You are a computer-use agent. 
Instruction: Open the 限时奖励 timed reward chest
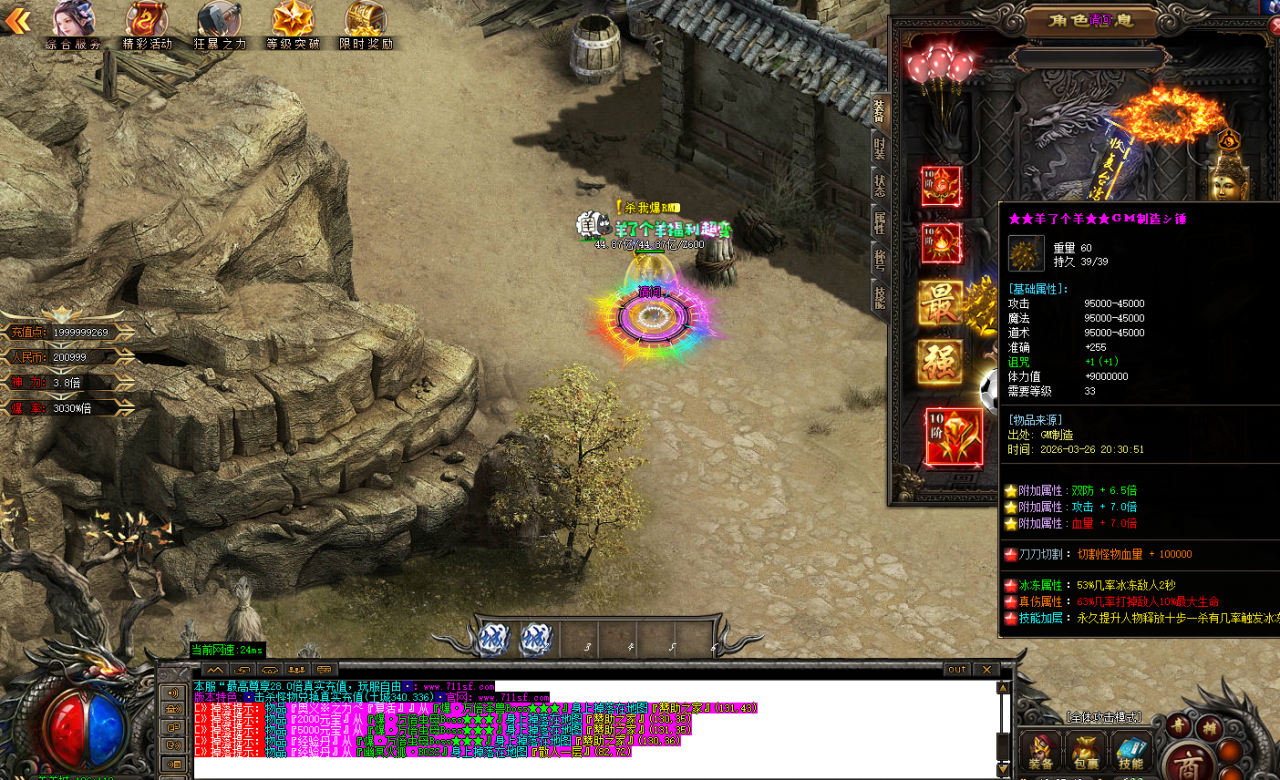(x=365, y=24)
